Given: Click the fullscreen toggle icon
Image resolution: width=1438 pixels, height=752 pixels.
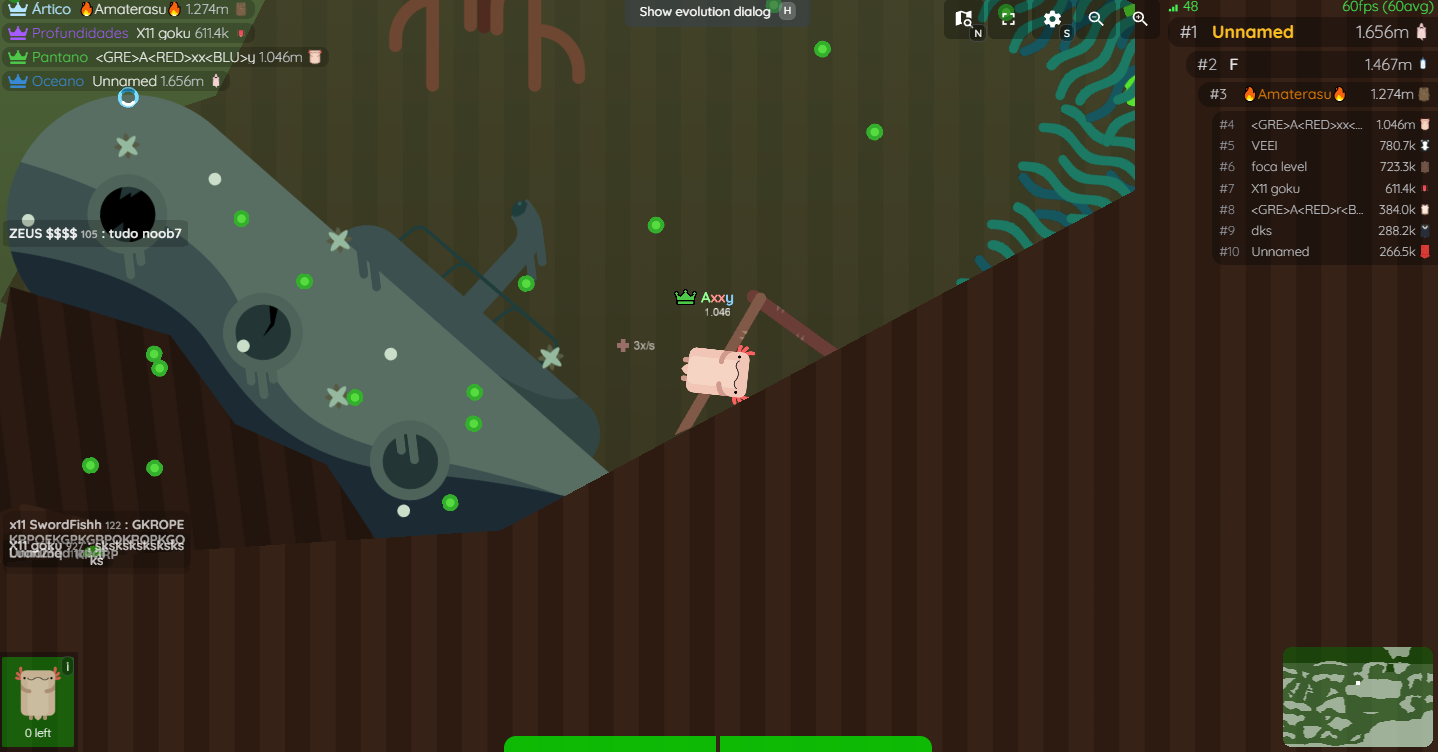Looking at the screenshot, I should pos(1007,19).
